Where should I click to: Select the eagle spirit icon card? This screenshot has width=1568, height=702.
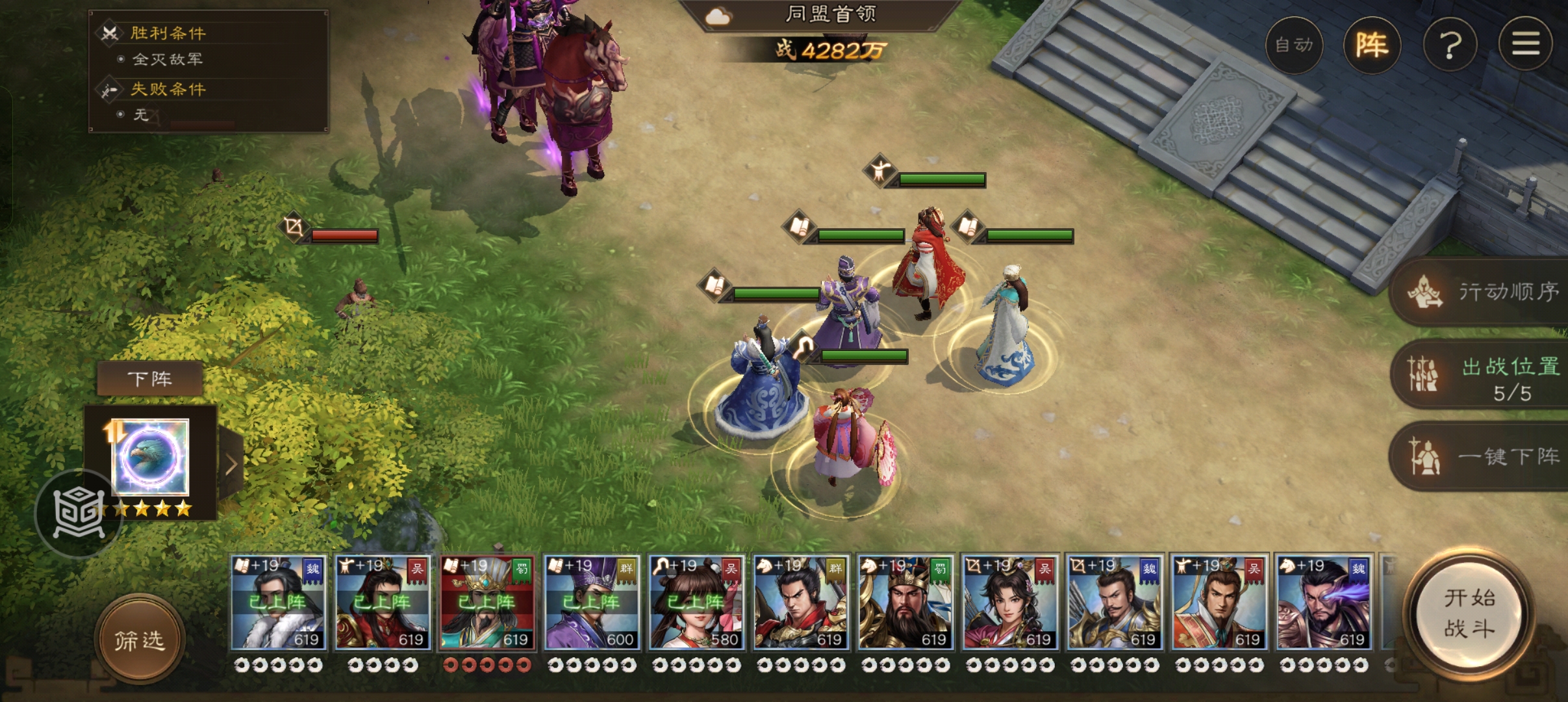click(151, 457)
